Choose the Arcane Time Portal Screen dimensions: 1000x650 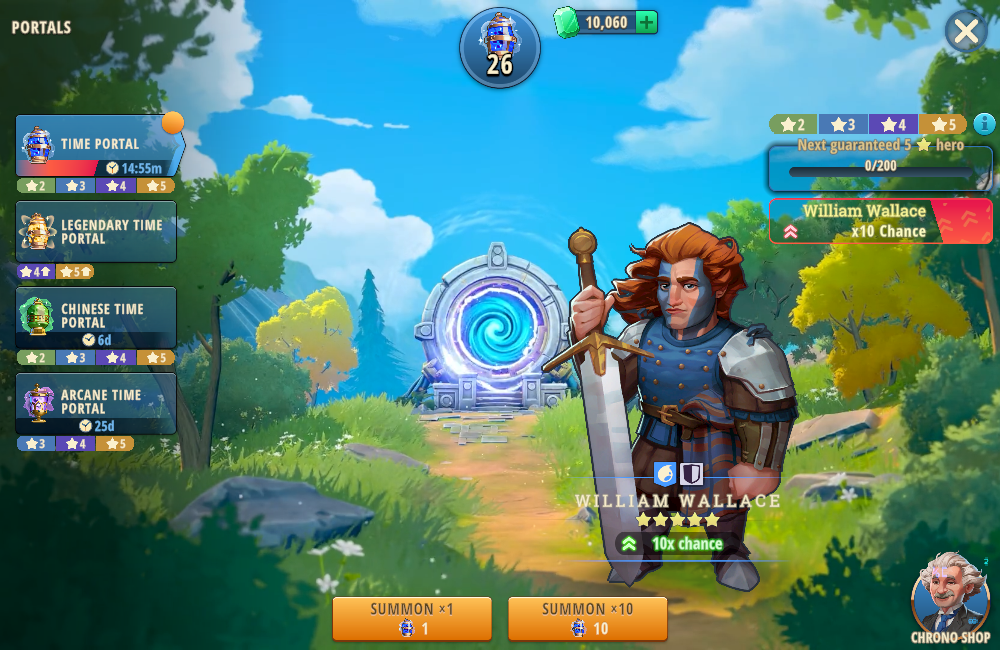(97, 403)
